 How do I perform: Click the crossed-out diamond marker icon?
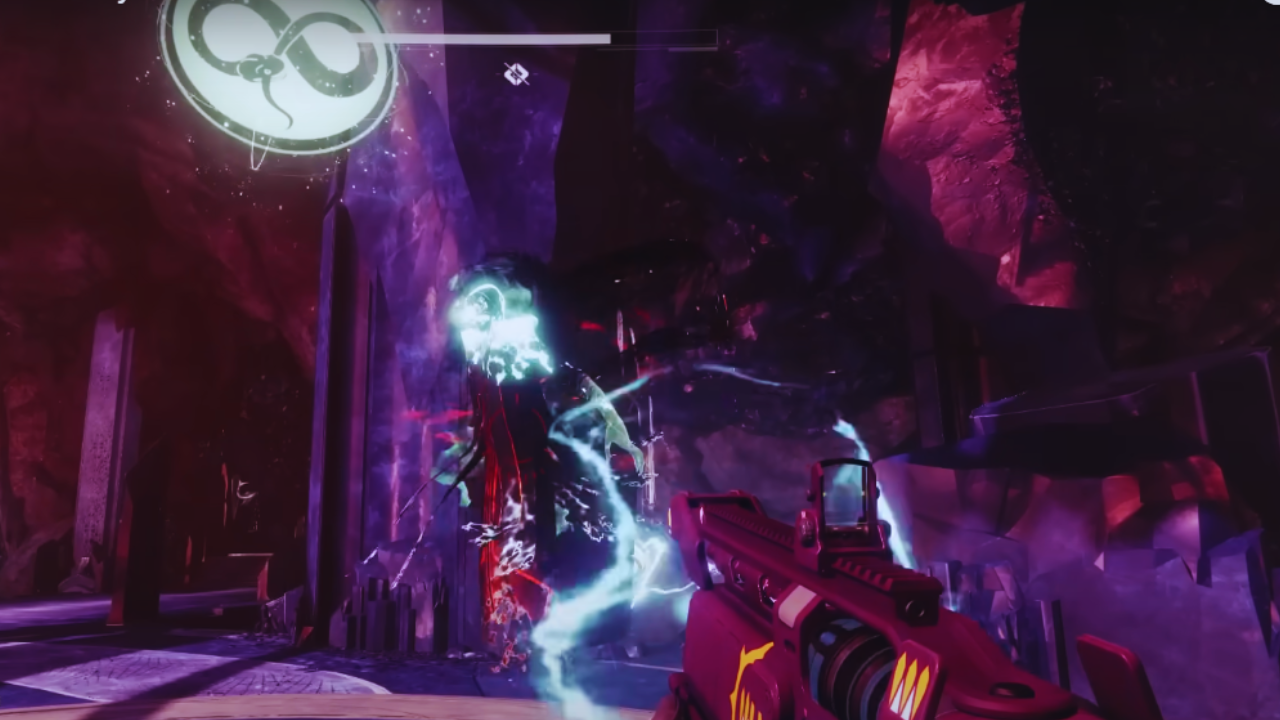pyautogui.click(x=516, y=73)
